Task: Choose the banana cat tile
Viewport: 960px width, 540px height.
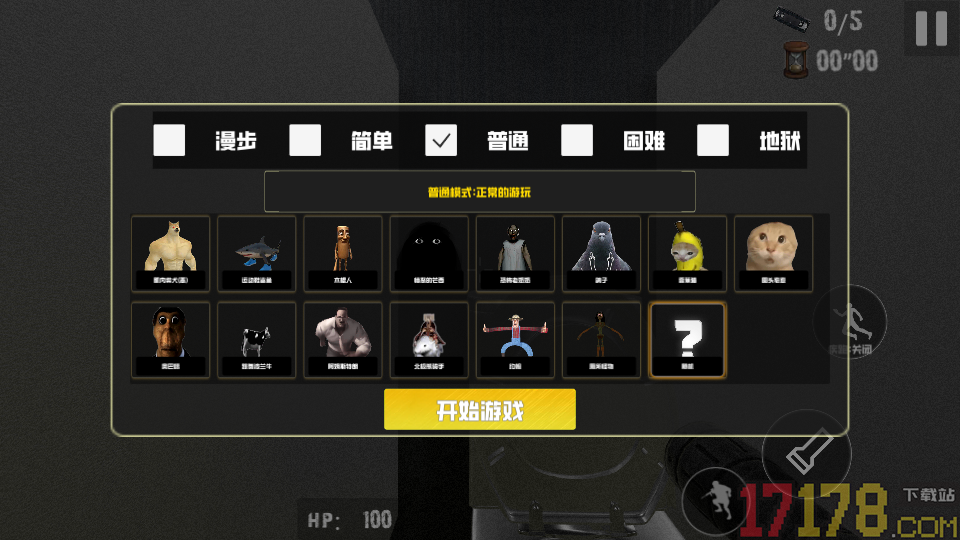Action: (x=687, y=253)
